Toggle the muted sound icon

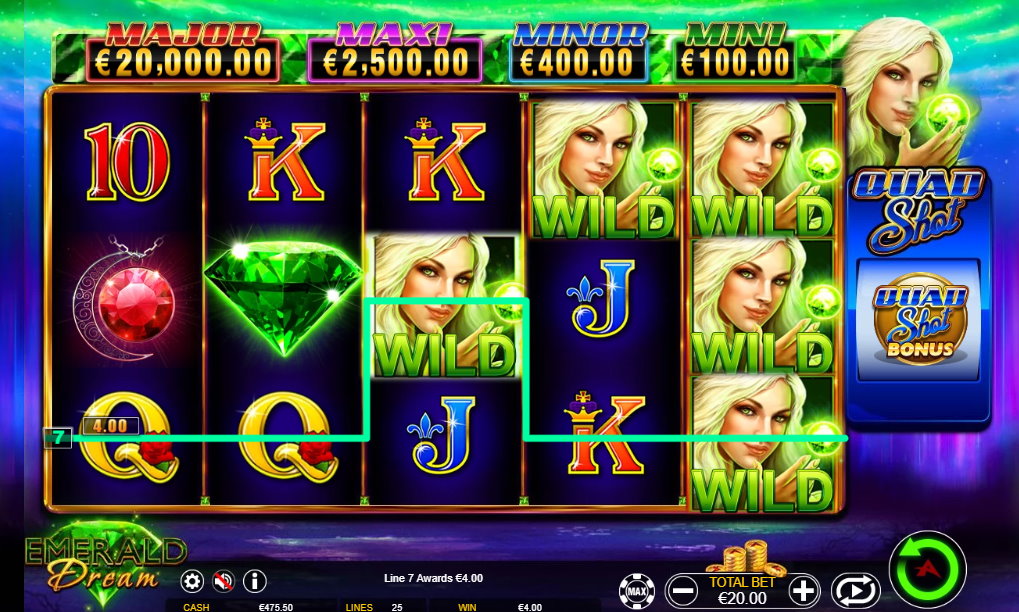(223, 580)
